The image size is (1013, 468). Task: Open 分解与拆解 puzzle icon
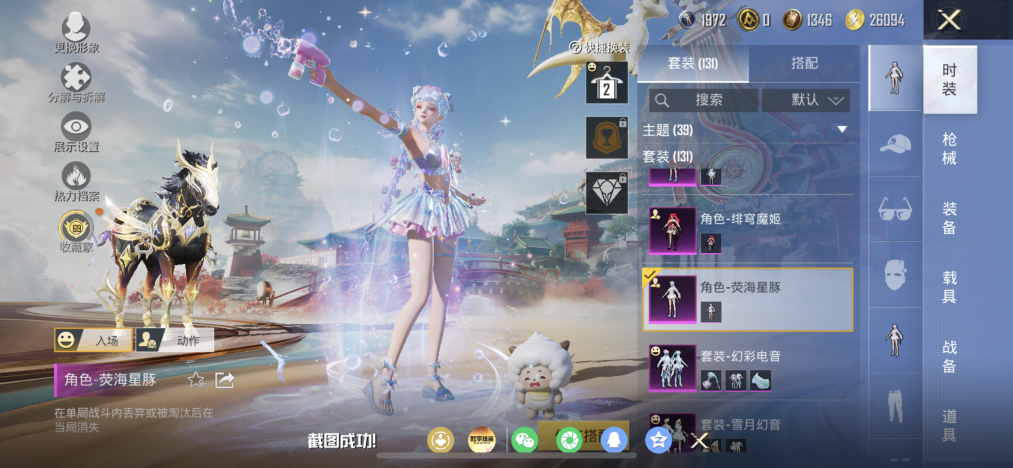[x=76, y=82]
